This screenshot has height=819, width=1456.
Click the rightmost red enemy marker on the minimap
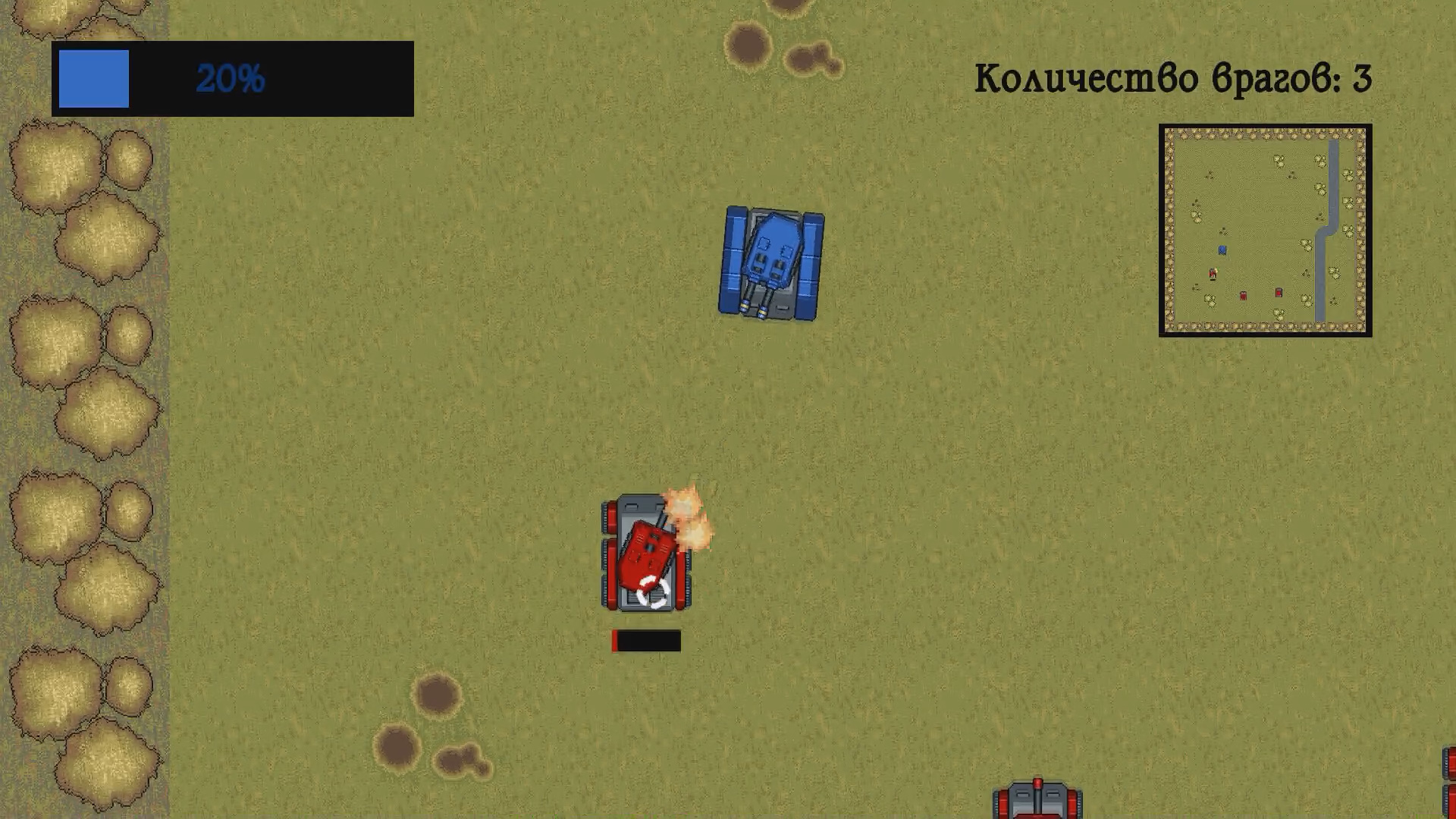1279,293
